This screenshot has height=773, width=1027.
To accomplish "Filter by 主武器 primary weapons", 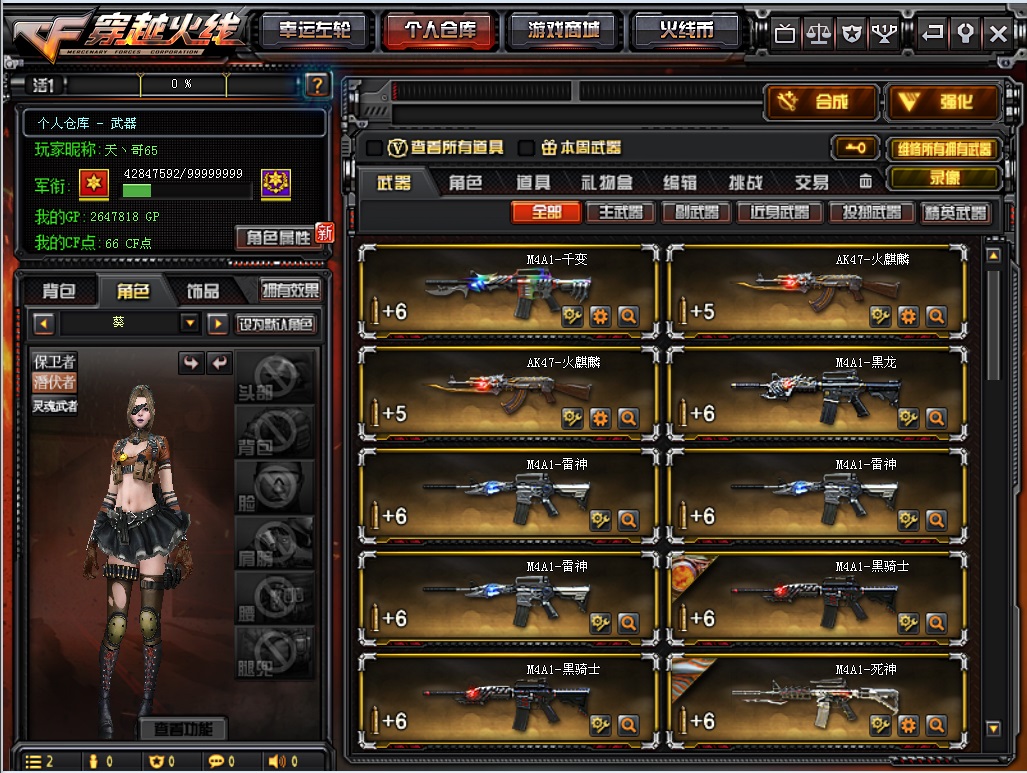I will point(620,212).
